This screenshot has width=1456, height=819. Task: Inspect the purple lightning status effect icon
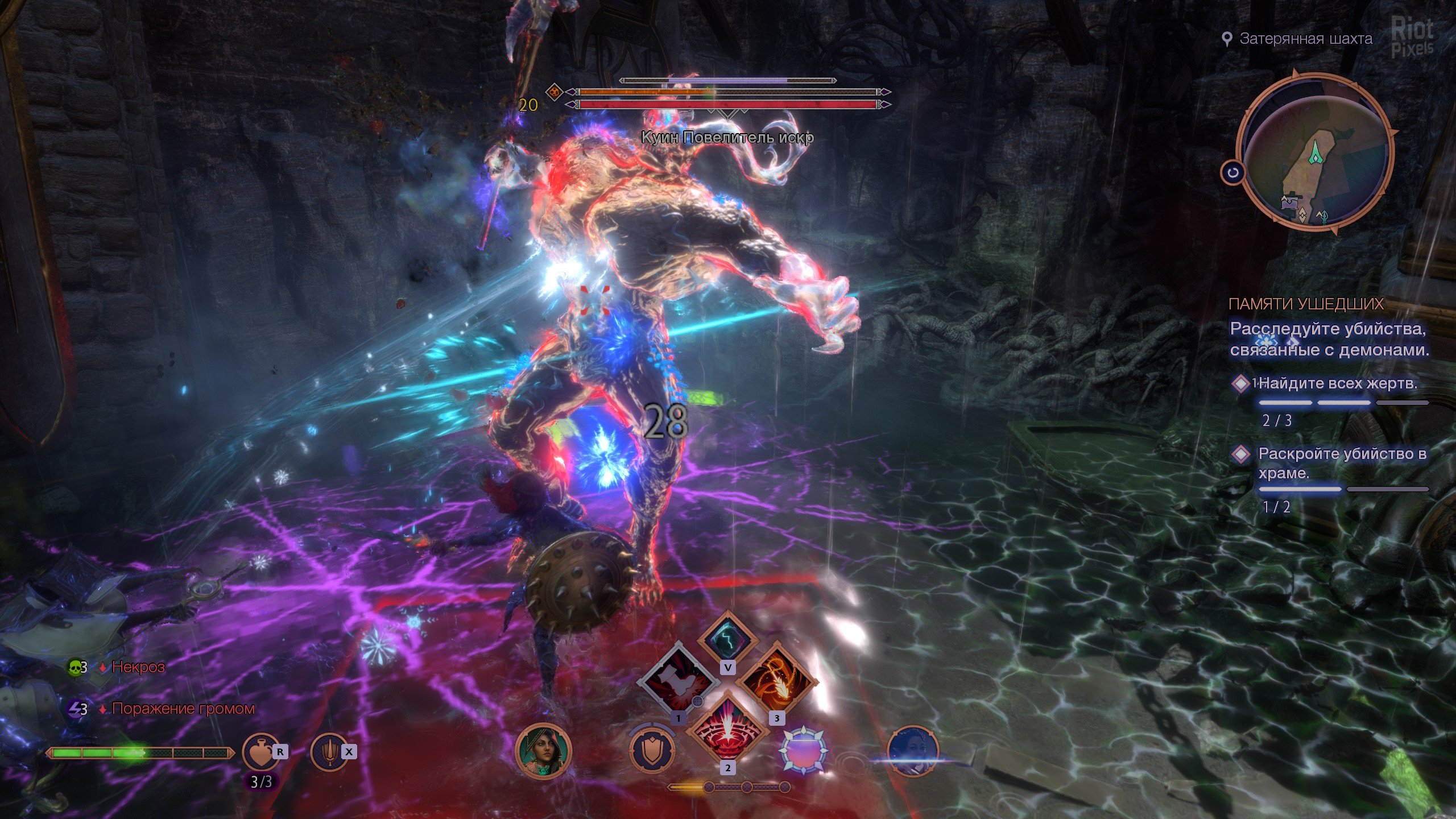76,709
